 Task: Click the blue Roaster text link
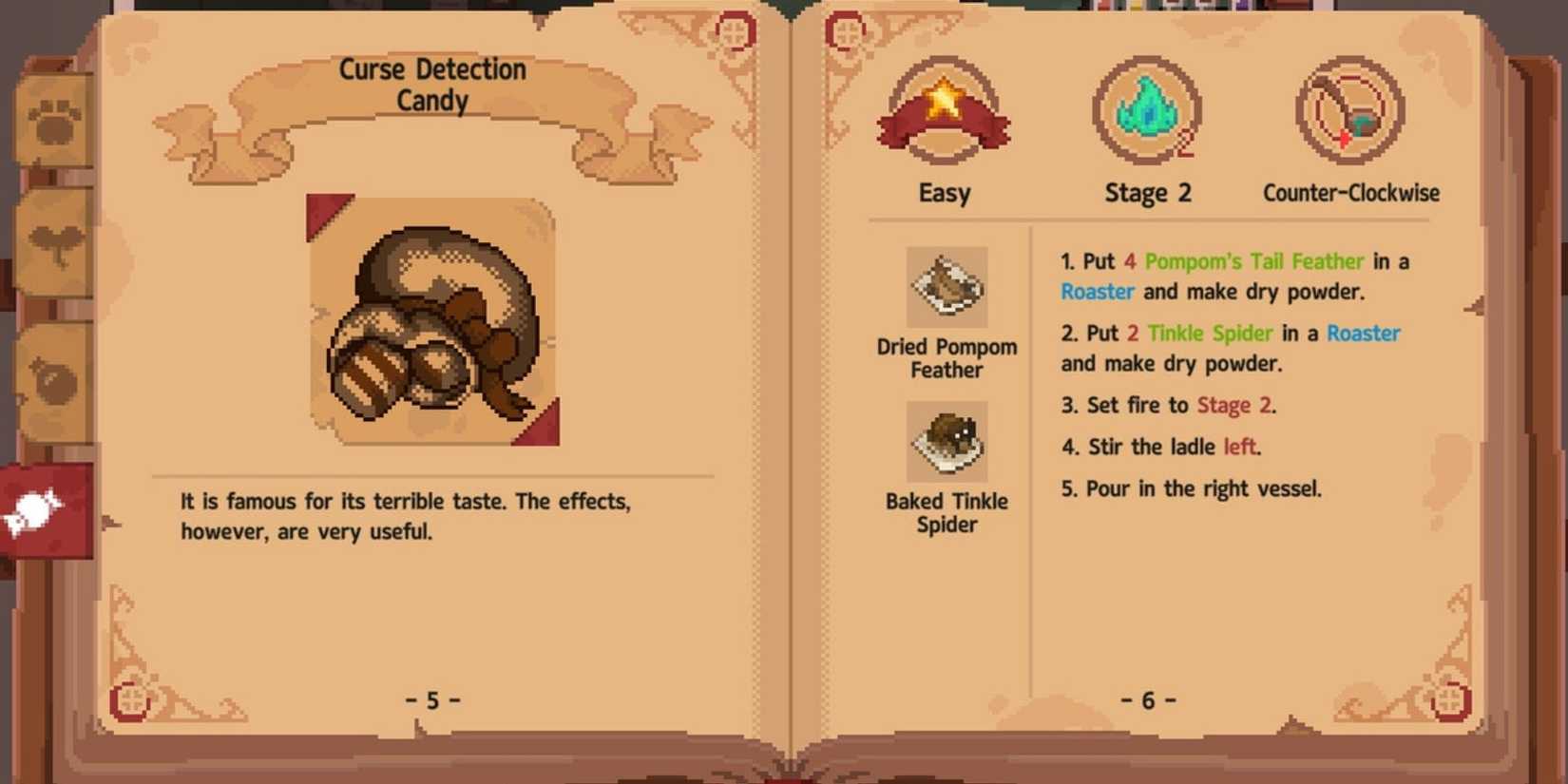1097,292
